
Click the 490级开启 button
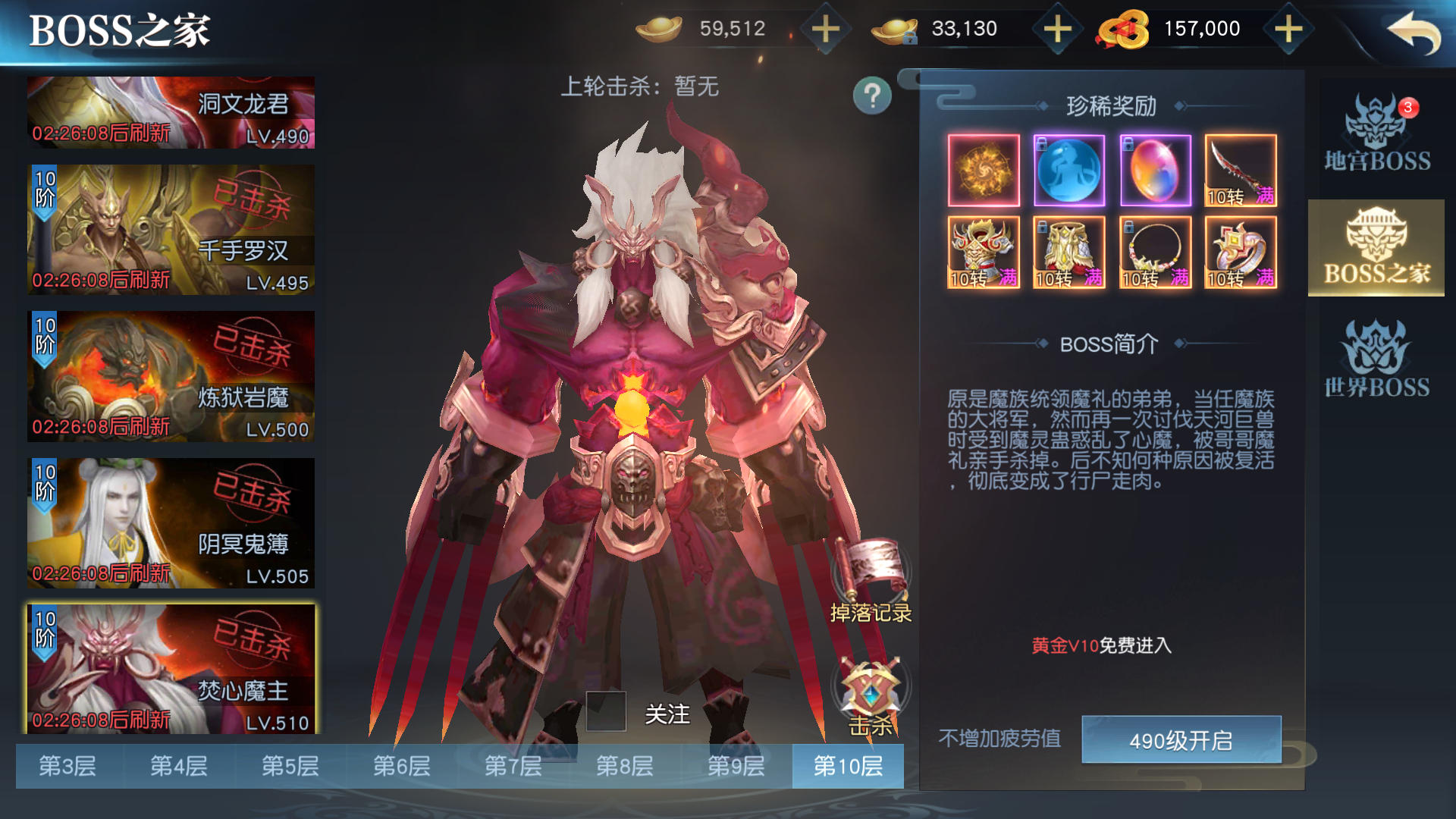coord(1181,740)
